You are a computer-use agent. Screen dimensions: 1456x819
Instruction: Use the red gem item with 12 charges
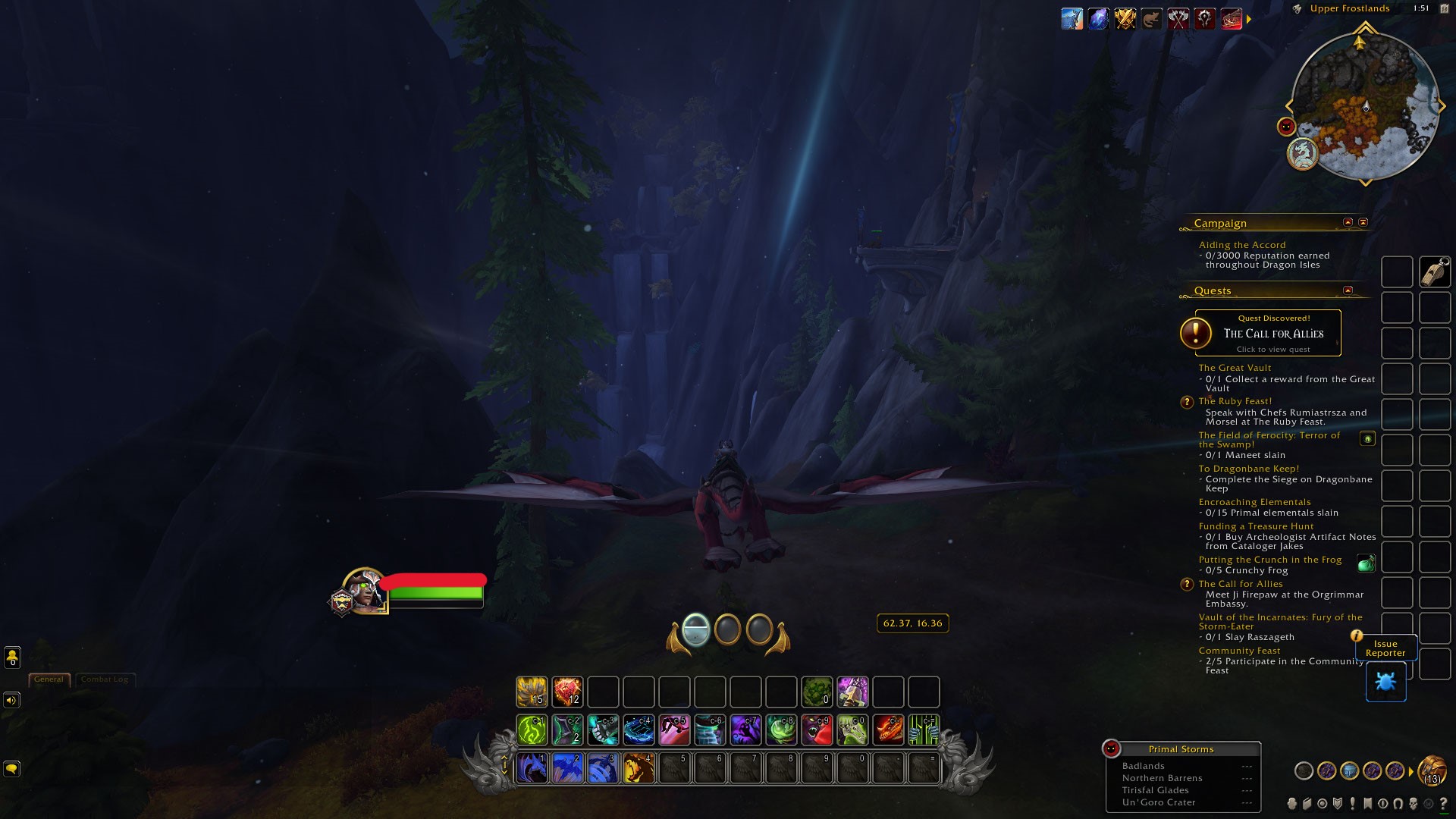[x=567, y=692]
